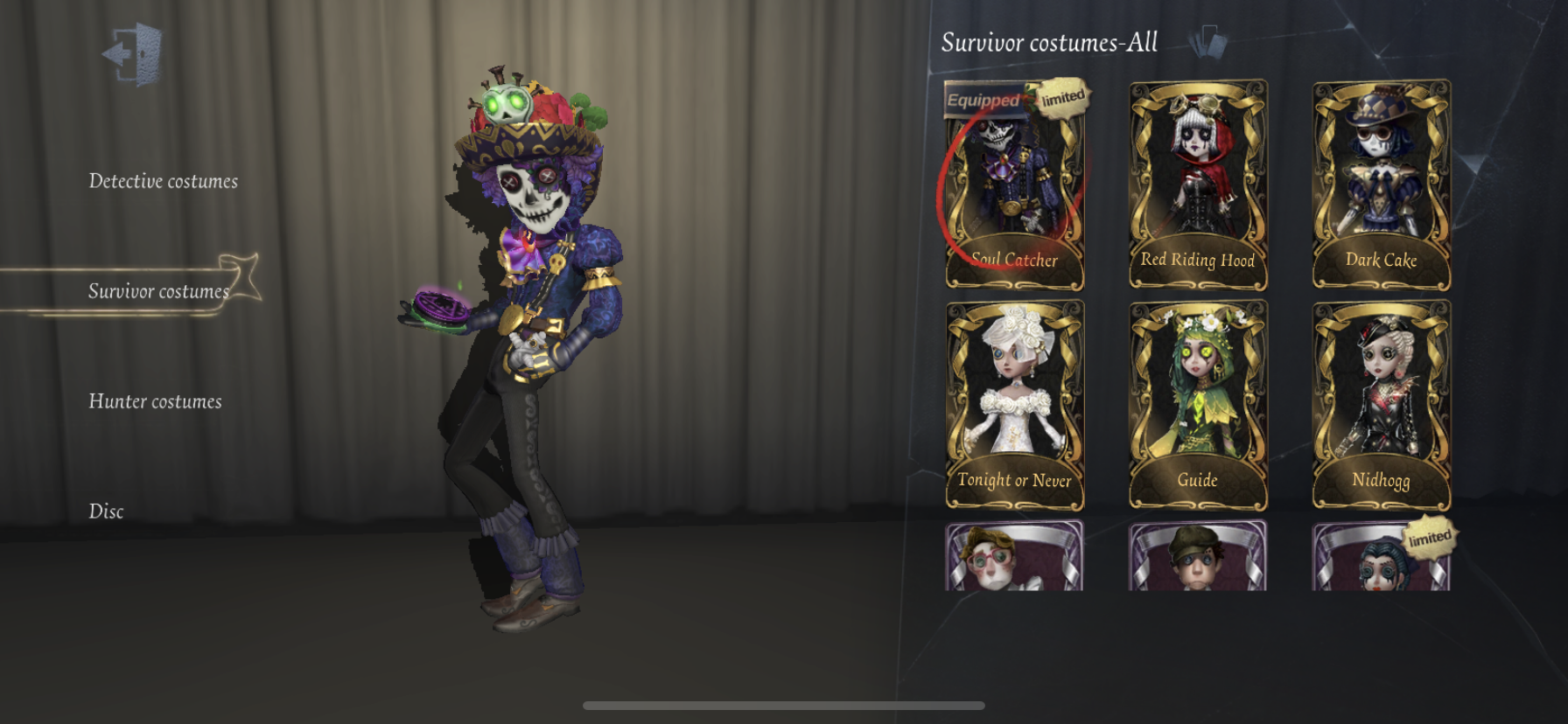1568x724 pixels.
Task: Click the dancing character preview model
Action: coord(525,350)
